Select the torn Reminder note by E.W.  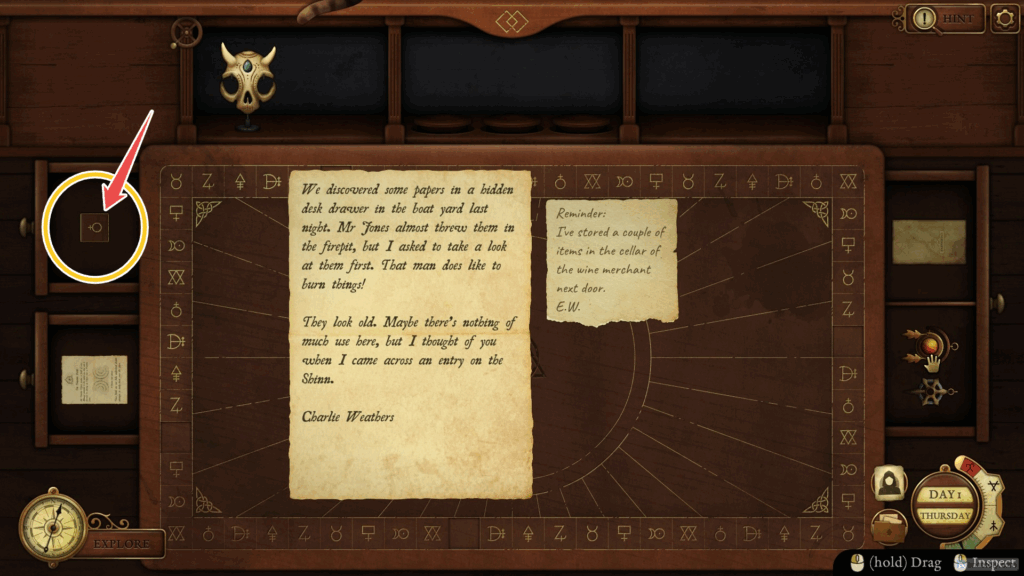pos(611,261)
